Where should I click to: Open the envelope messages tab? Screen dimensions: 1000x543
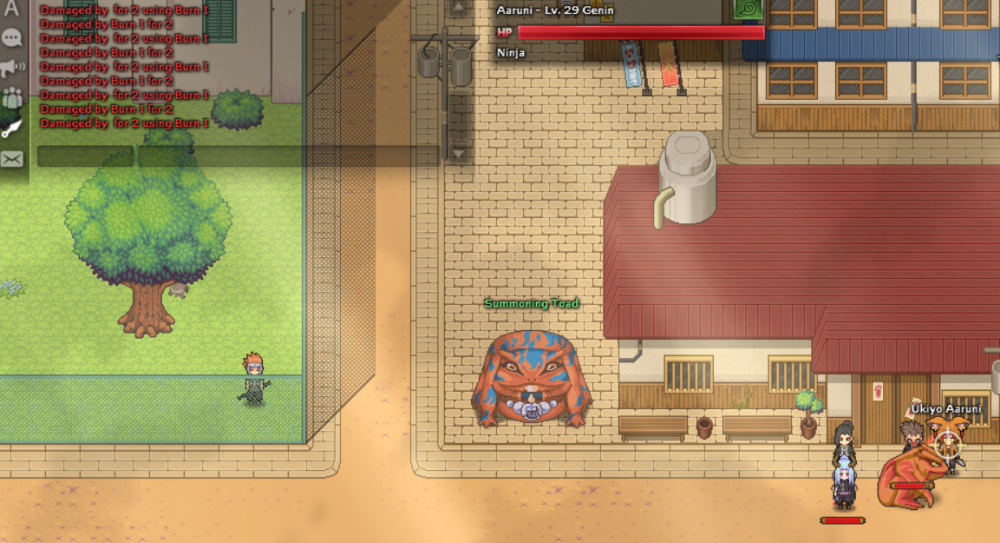(12, 158)
